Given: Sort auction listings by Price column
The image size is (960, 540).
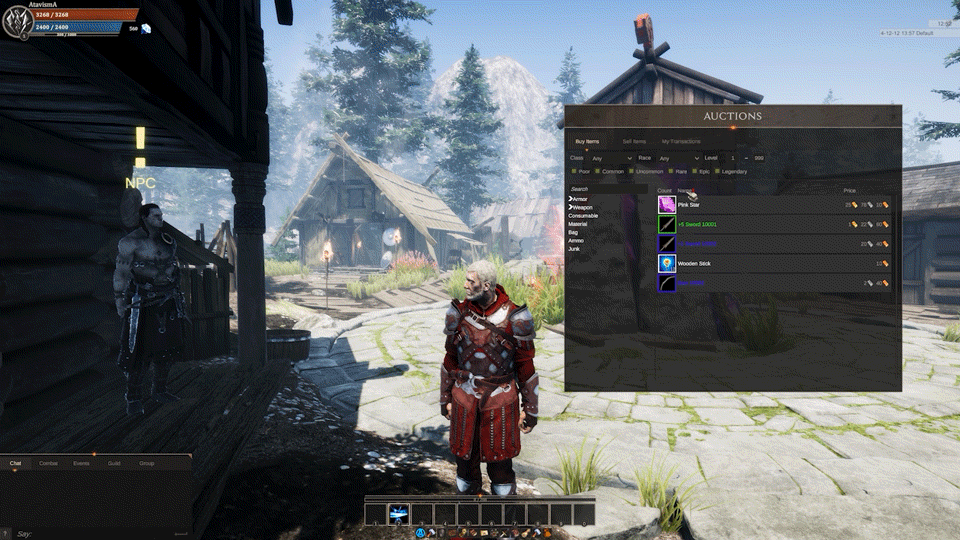Looking at the screenshot, I should click(849, 190).
